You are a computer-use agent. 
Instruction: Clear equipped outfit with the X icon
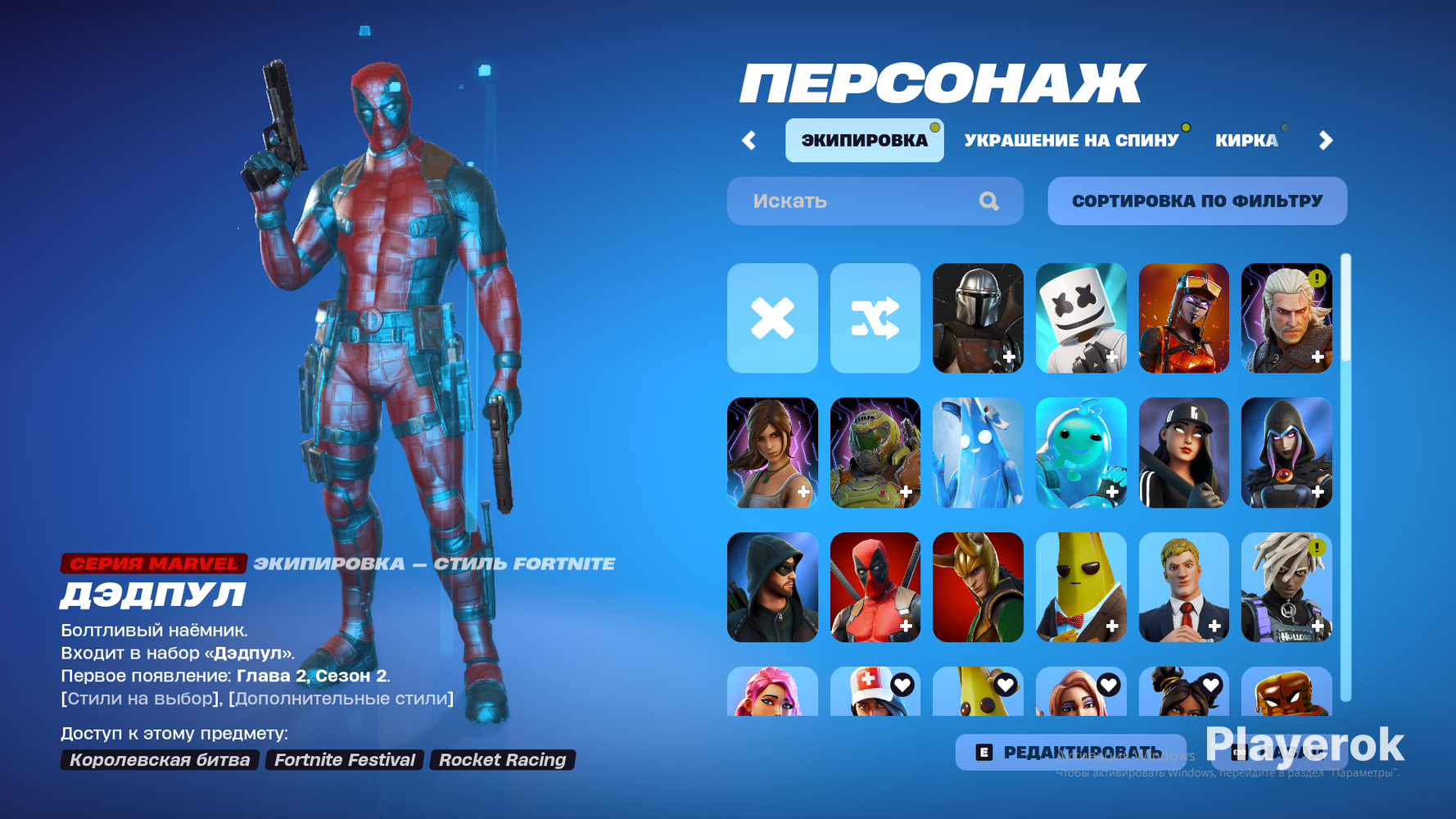[x=773, y=318]
